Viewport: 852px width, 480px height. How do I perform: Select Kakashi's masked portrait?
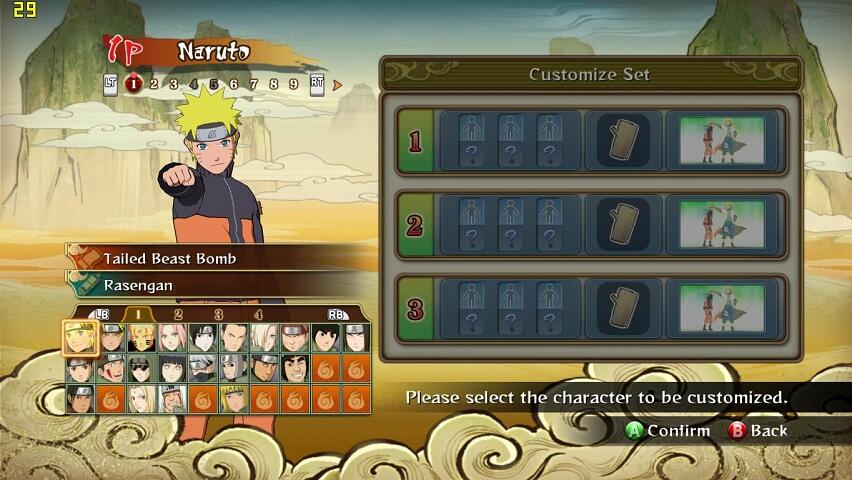[202, 368]
